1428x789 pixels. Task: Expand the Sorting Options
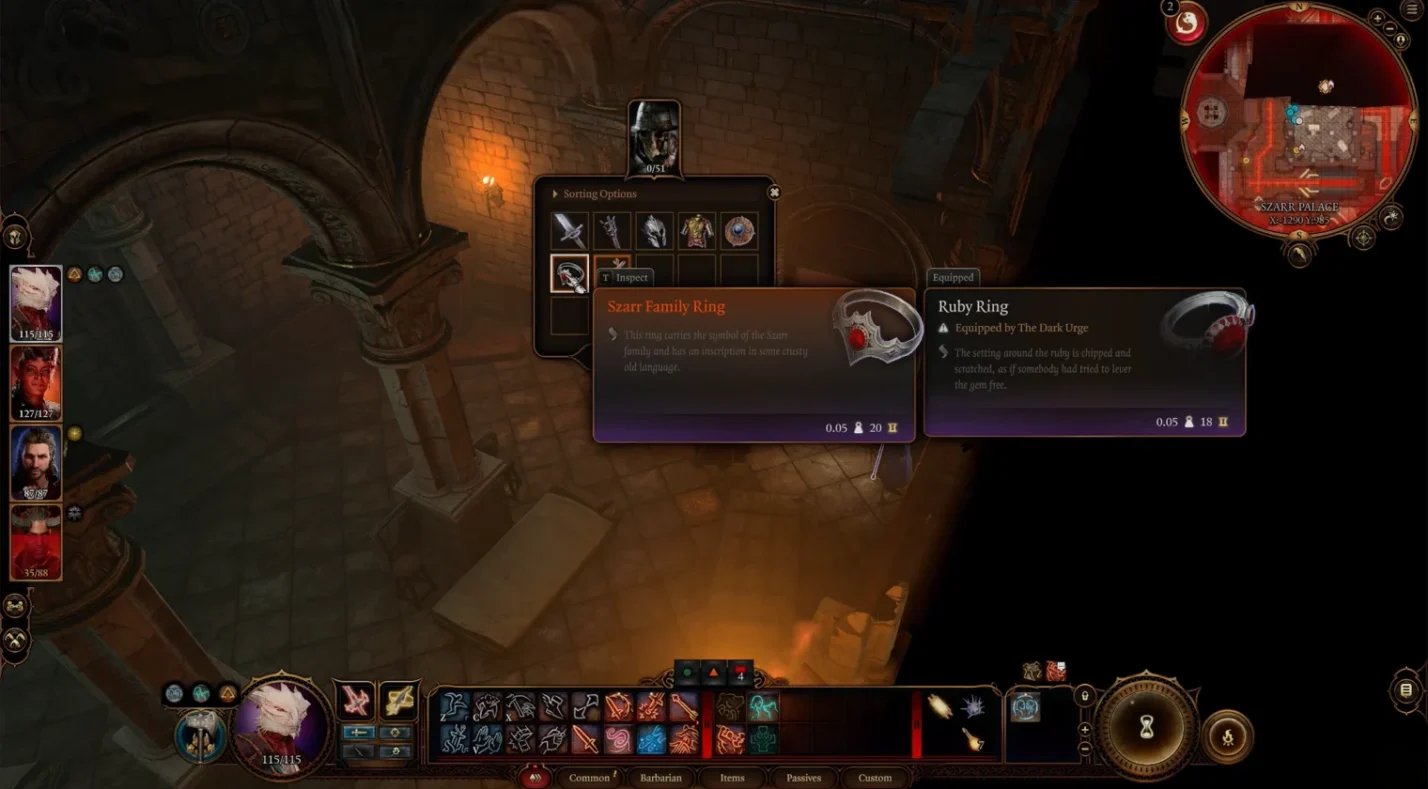click(x=556, y=194)
